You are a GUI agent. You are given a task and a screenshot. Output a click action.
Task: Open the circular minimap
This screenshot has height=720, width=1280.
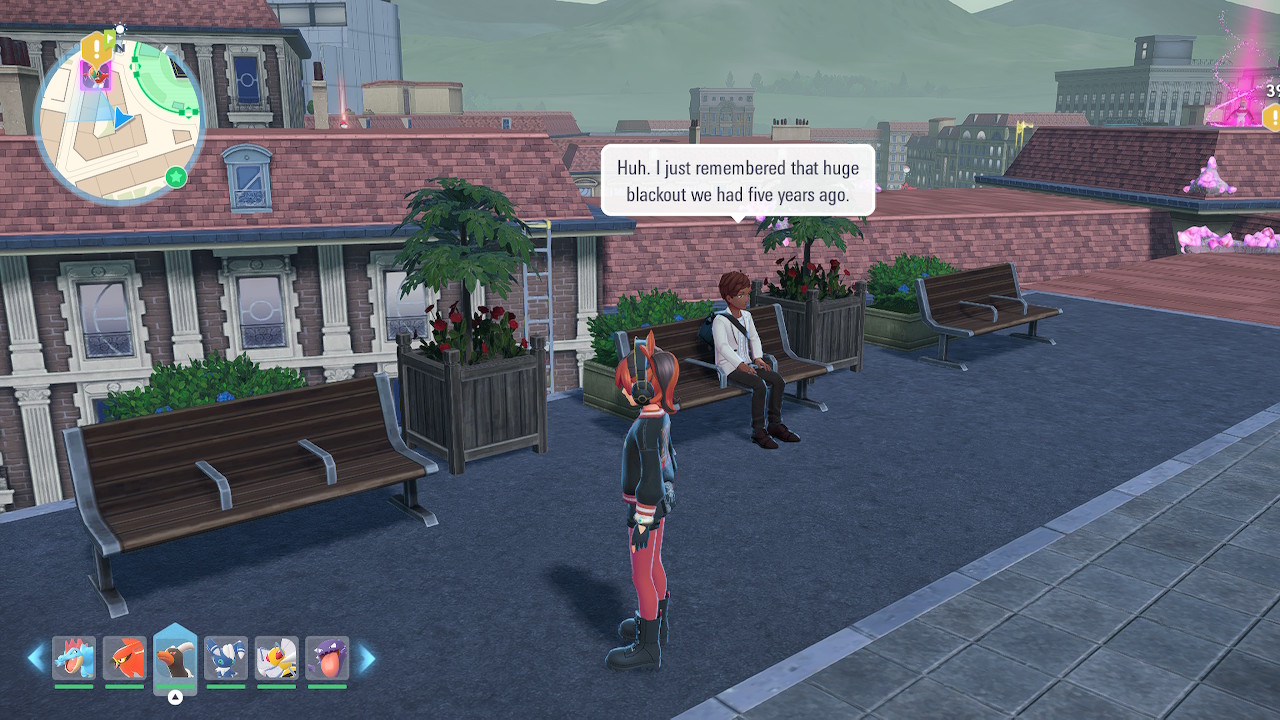point(120,120)
